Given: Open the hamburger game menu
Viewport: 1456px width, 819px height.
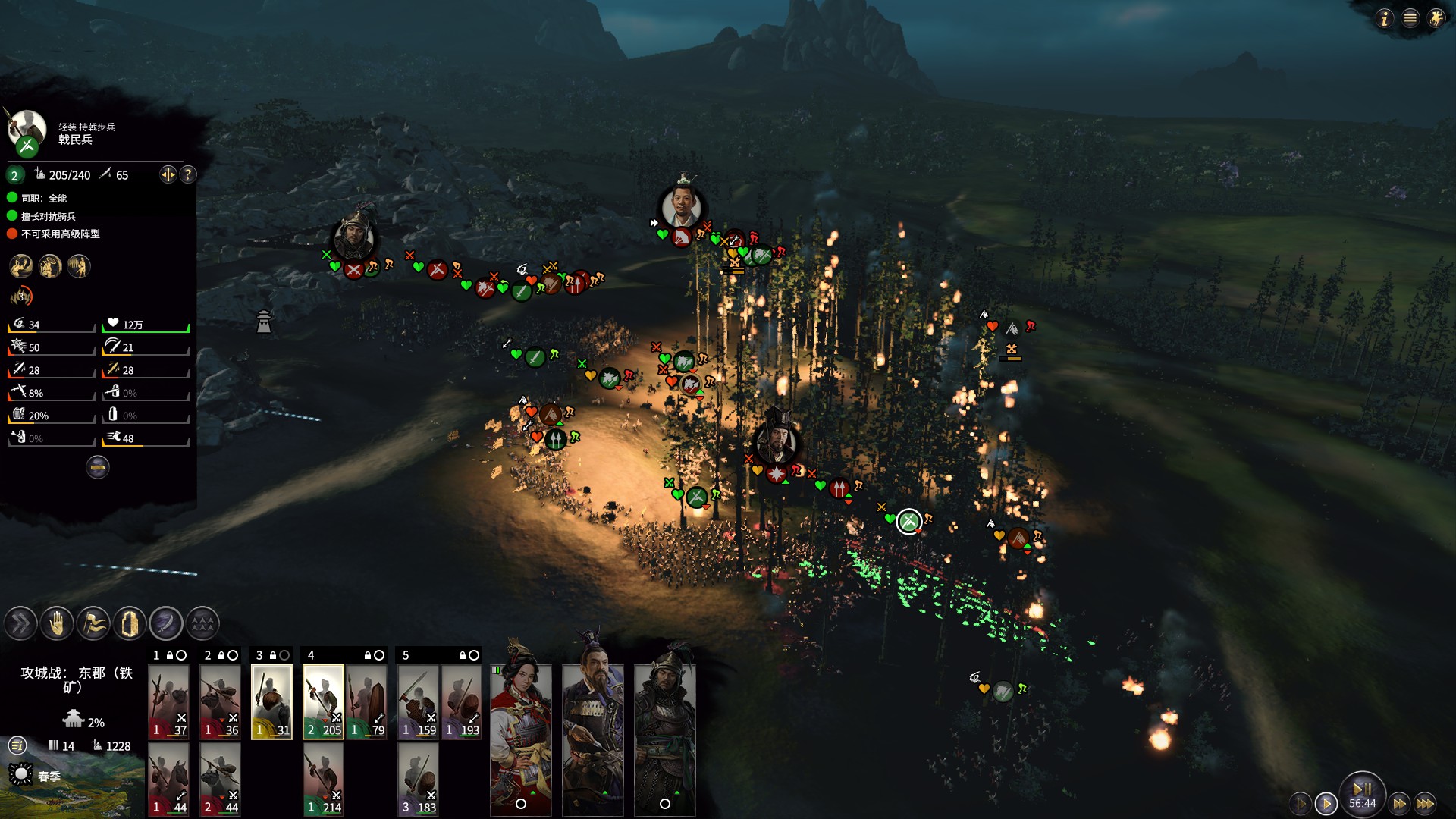Looking at the screenshot, I should 1410,18.
